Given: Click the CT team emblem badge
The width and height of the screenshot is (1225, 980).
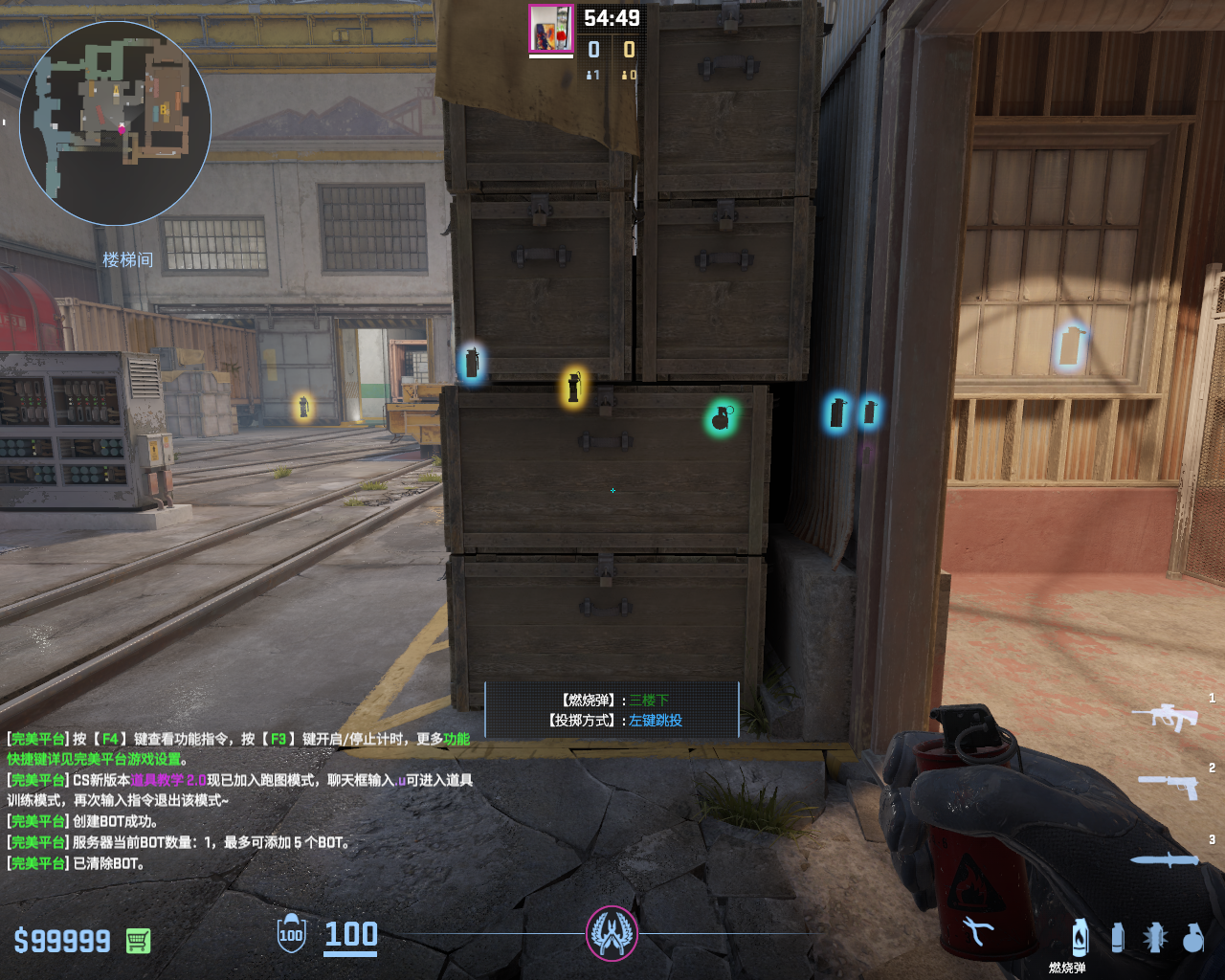Looking at the screenshot, I should [612, 933].
